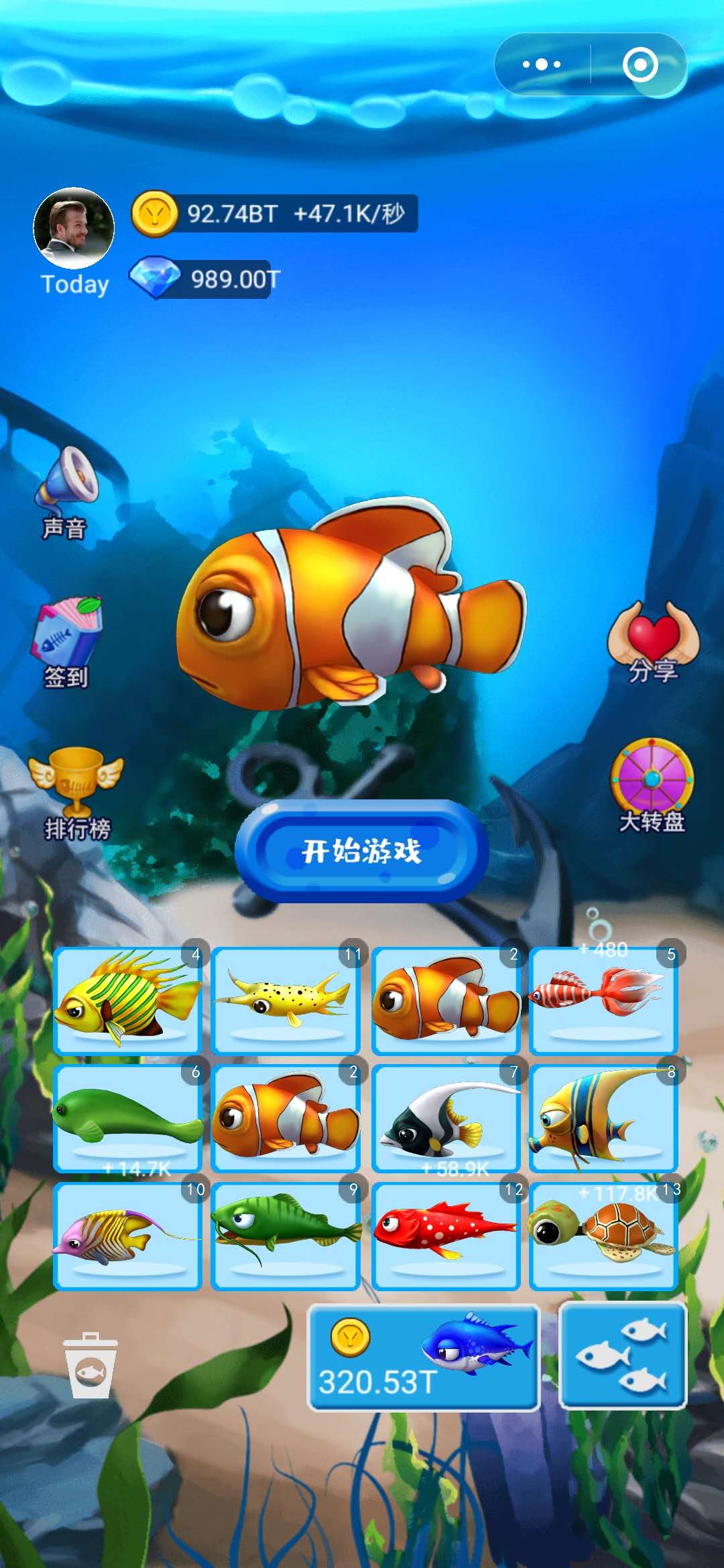
Task: Tap the 分享 share heart icon
Action: pos(652,640)
